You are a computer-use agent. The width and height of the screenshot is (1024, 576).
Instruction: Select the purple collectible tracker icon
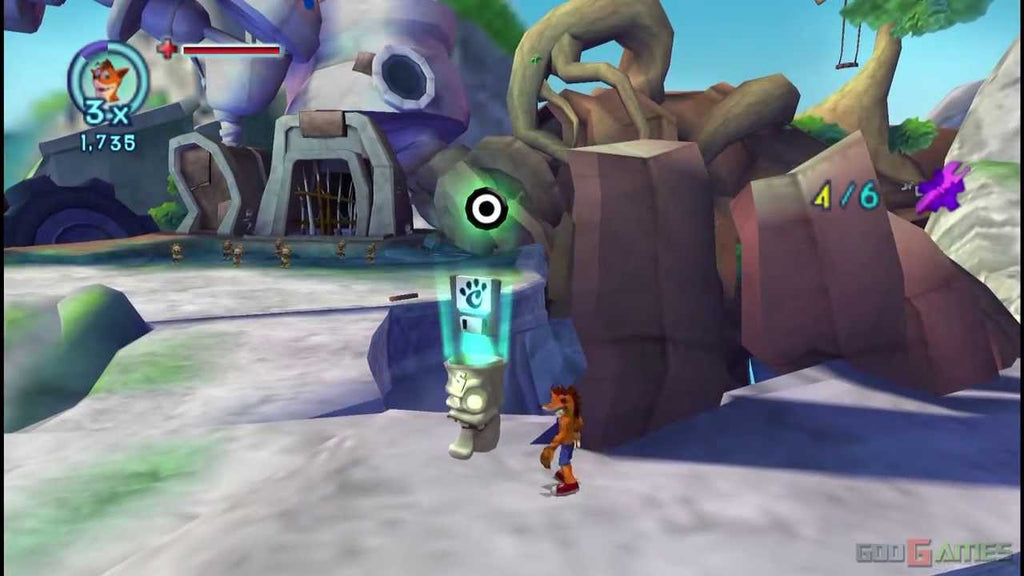[x=944, y=188]
